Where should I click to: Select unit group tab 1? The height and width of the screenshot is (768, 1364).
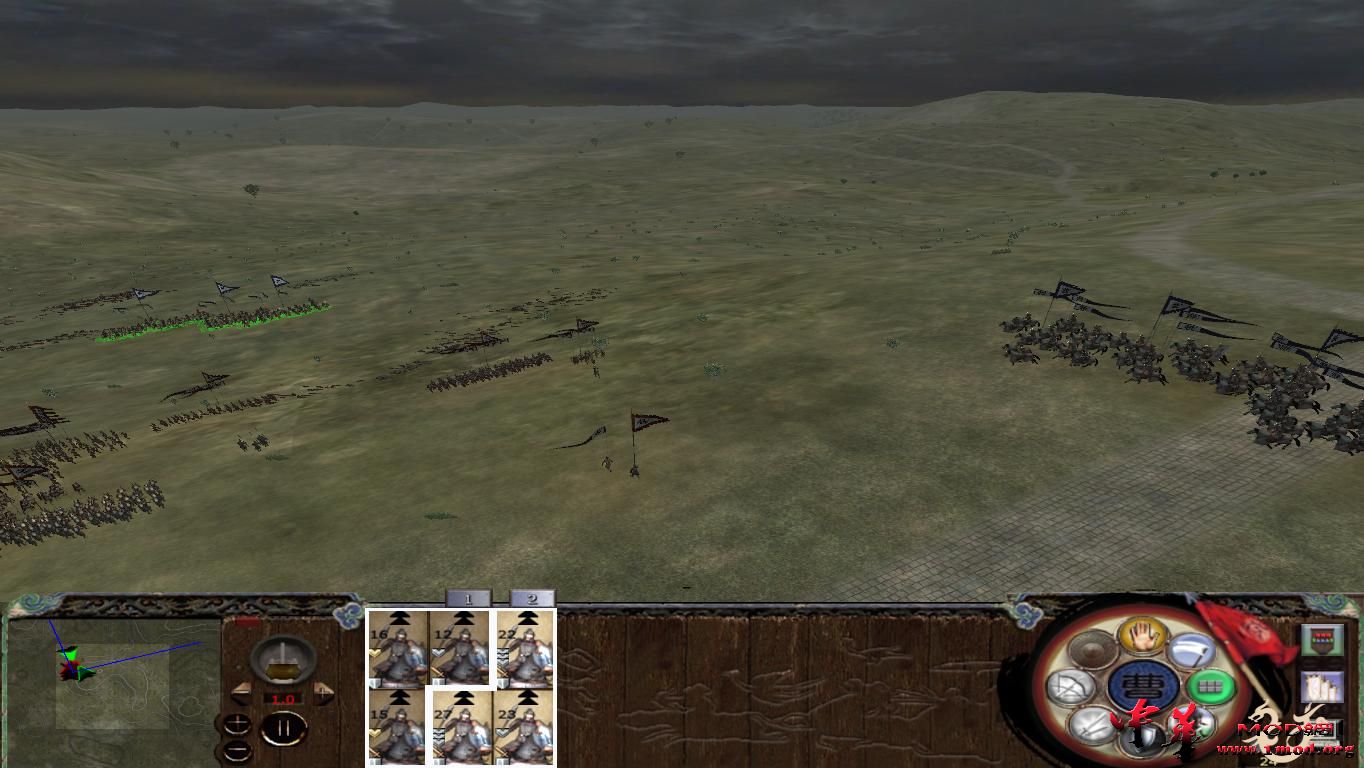[468, 599]
